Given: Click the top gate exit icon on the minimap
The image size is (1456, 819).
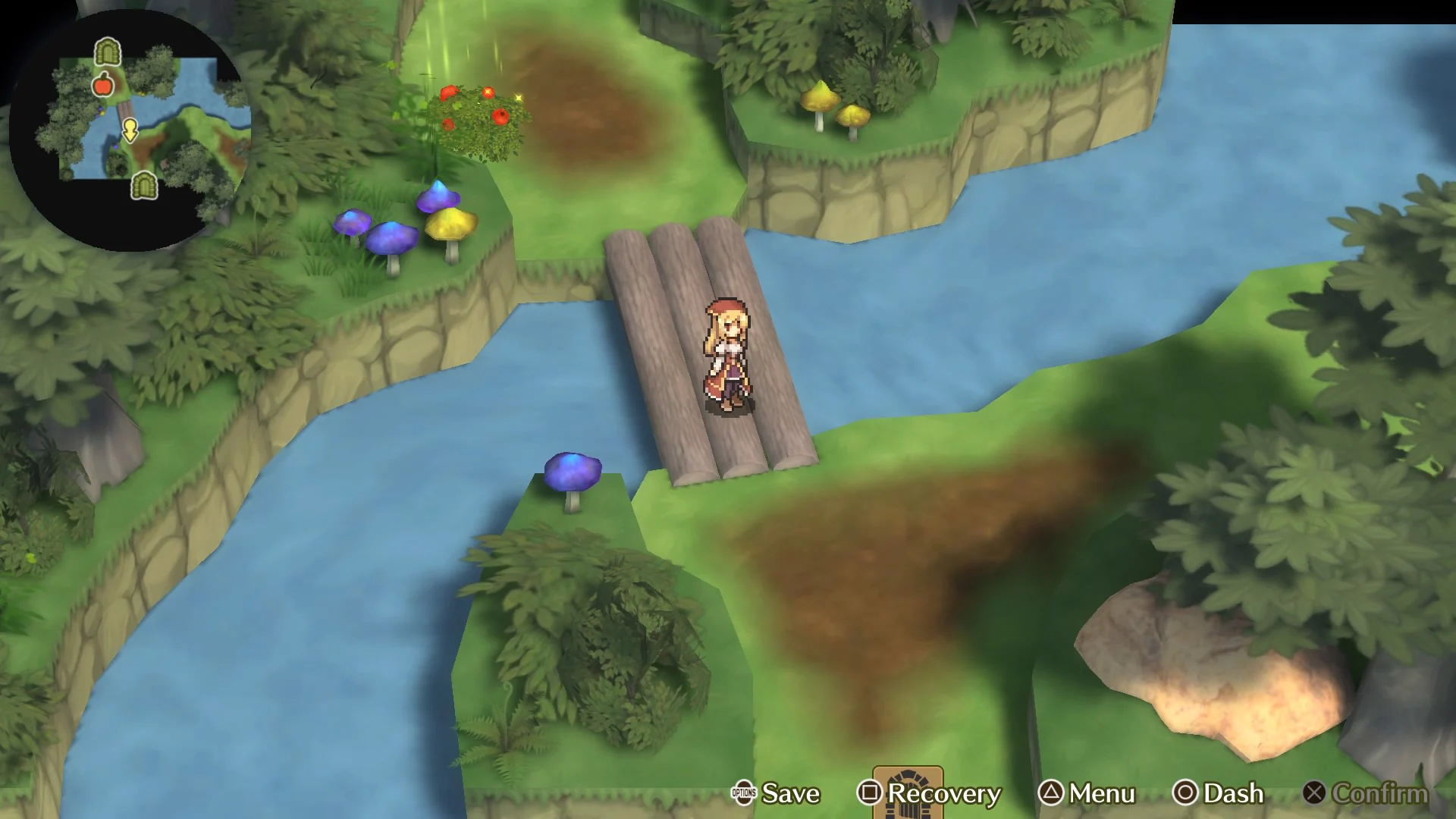Looking at the screenshot, I should [x=108, y=53].
